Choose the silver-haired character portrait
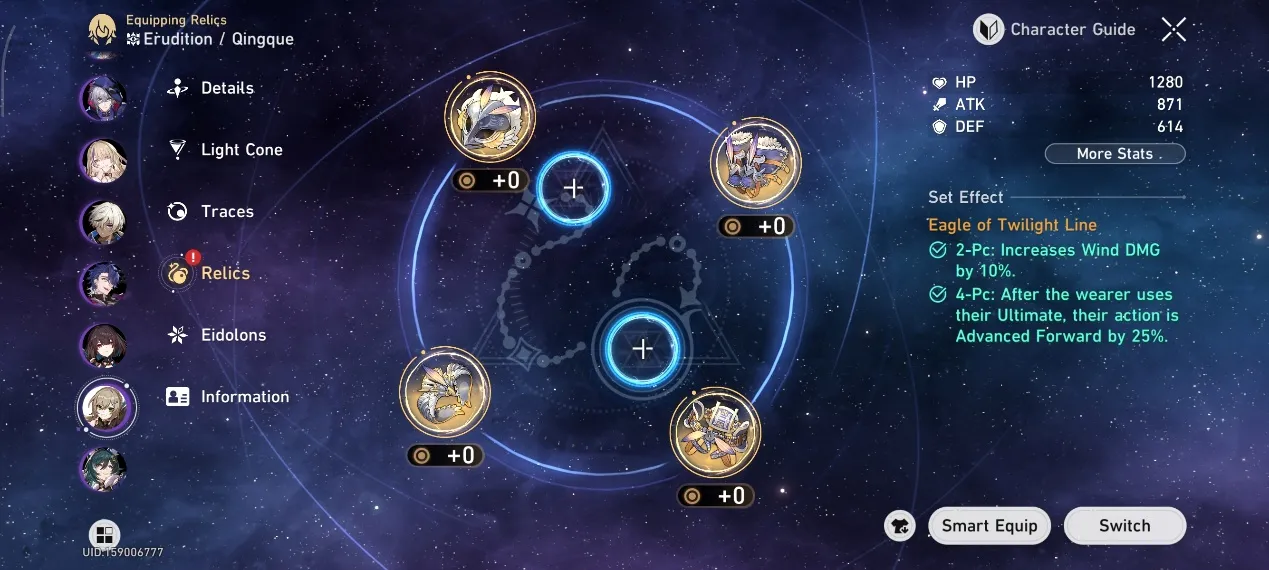 (x=103, y=96)
